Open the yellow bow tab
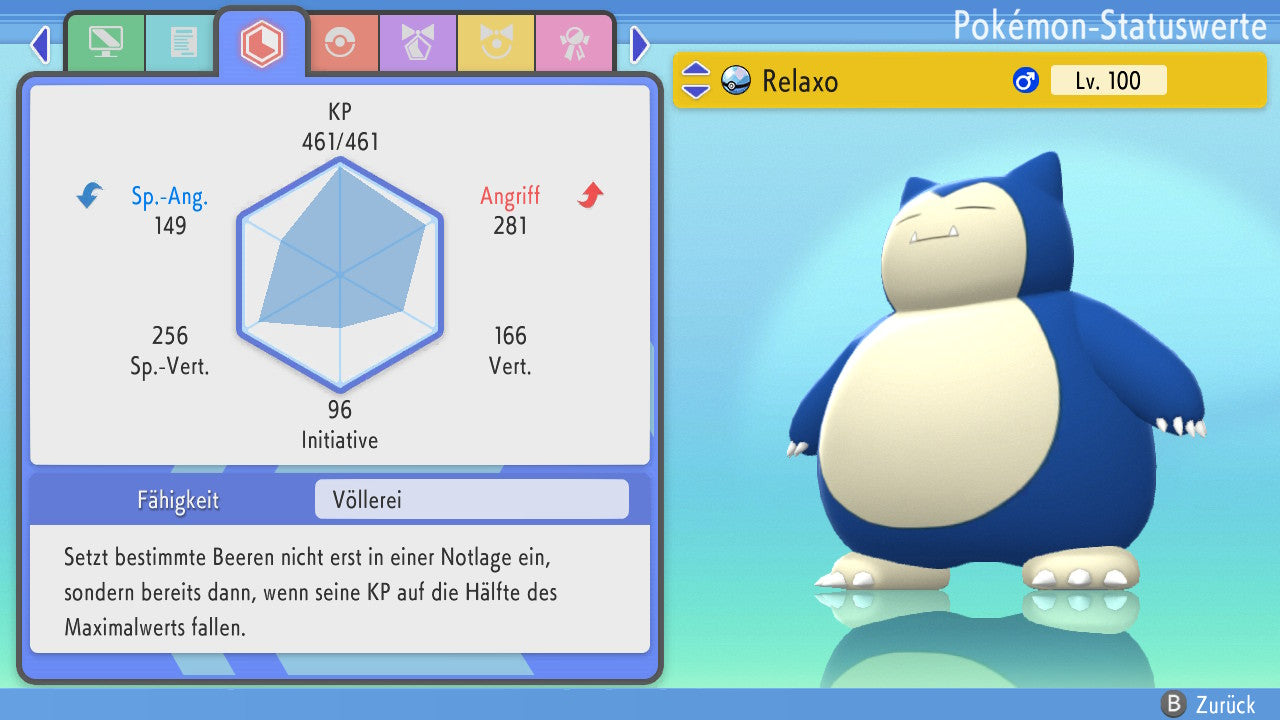The width and height of the screenshot is (1280, 720). (496, 43)
